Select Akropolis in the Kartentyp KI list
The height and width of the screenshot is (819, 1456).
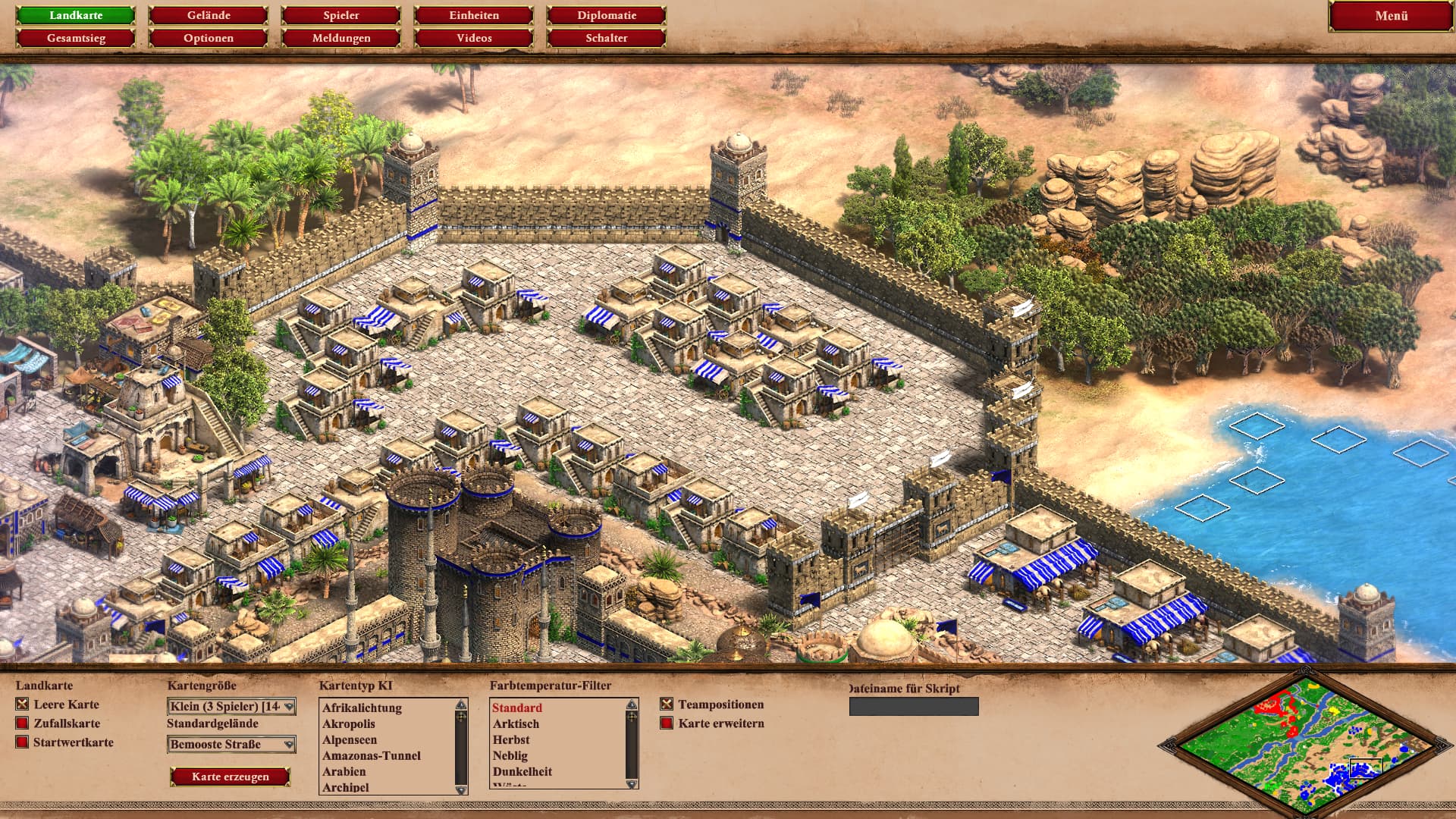click(349, 724)
